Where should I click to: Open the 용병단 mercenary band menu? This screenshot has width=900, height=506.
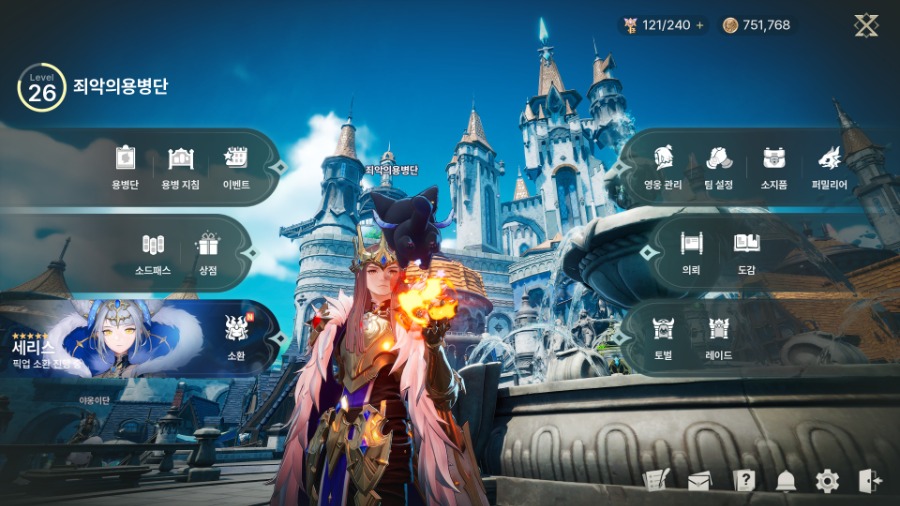(x=124, y=166)
